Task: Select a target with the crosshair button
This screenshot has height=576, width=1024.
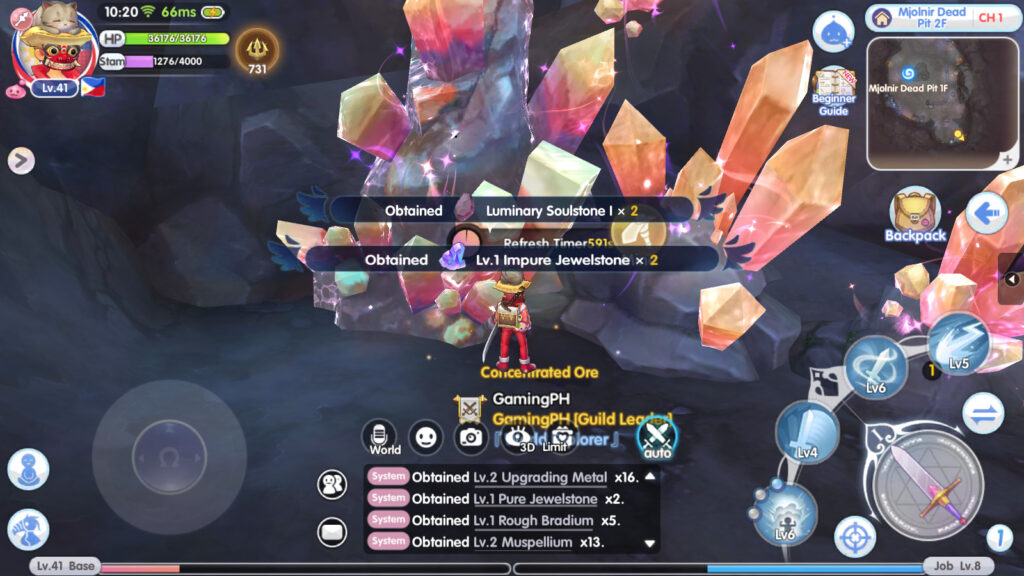Action: coord(855,536)
